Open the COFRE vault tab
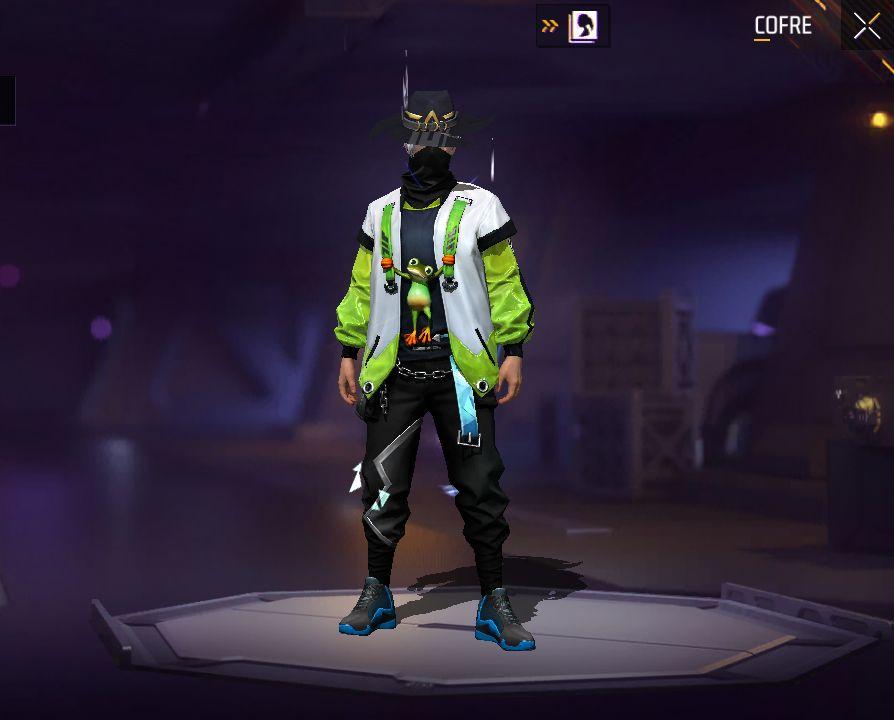894x720 pixels. pos(782,26)
